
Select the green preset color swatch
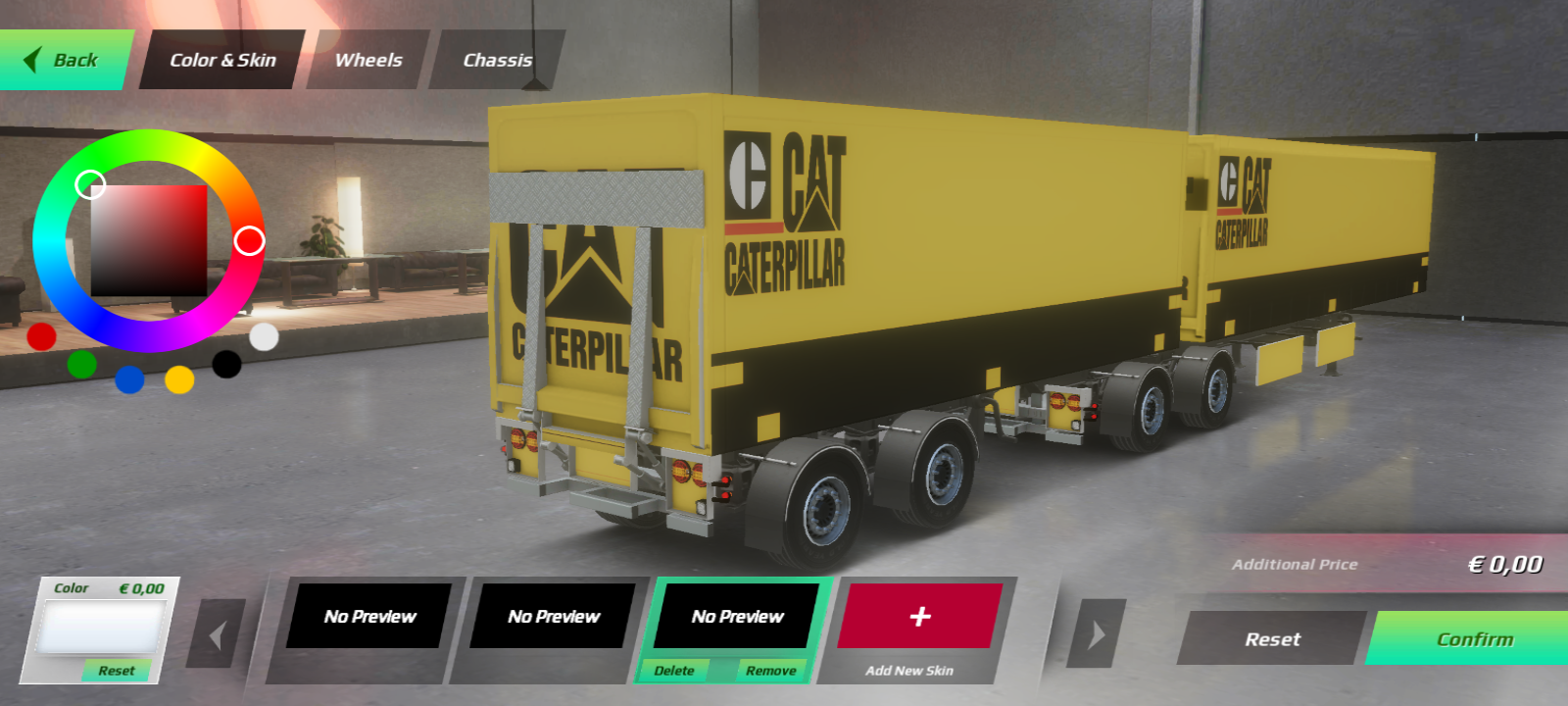pyautogui.click(x=83, y=365)
